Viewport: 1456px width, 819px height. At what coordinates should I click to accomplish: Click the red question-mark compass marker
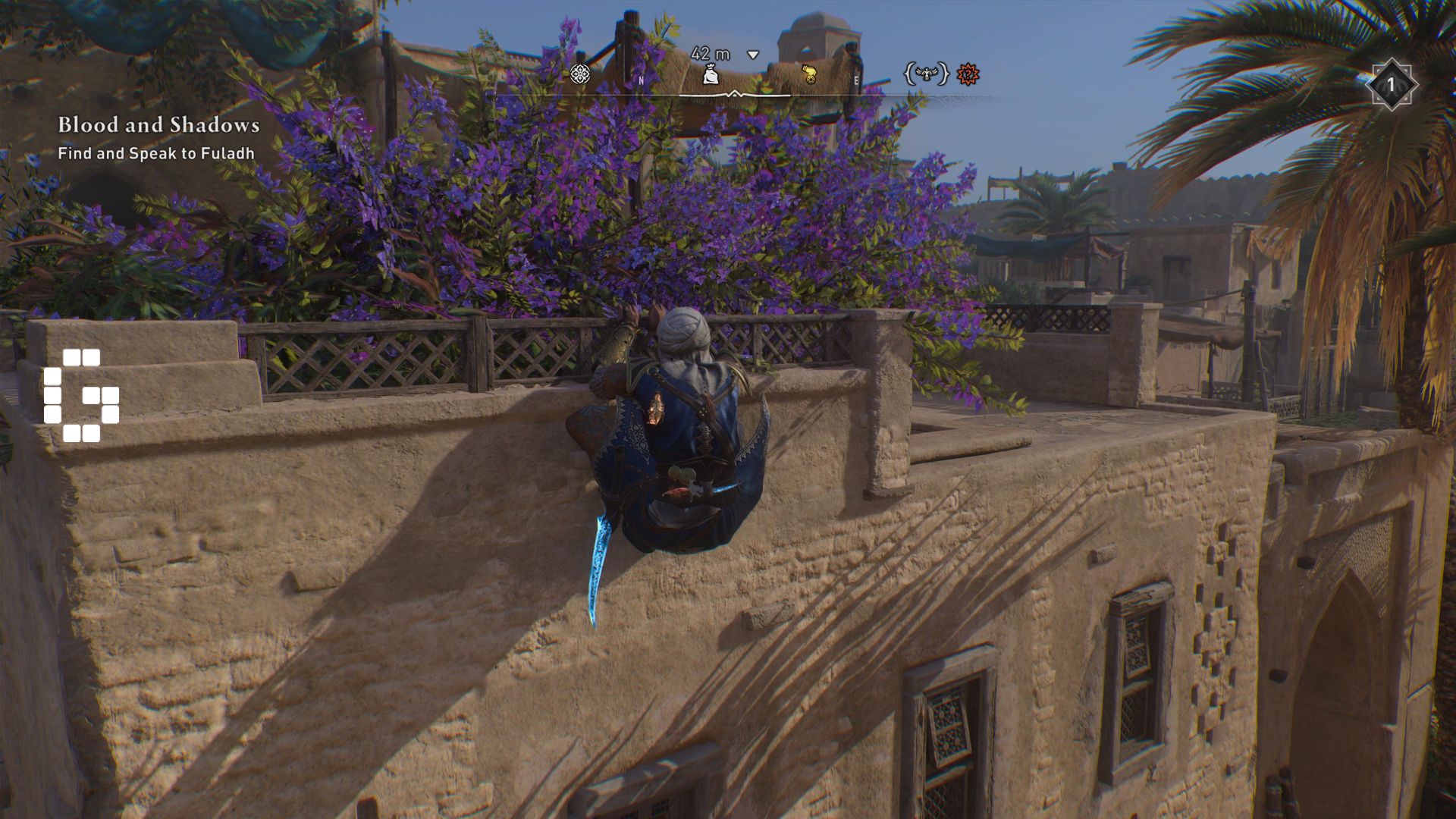[968, 74]
